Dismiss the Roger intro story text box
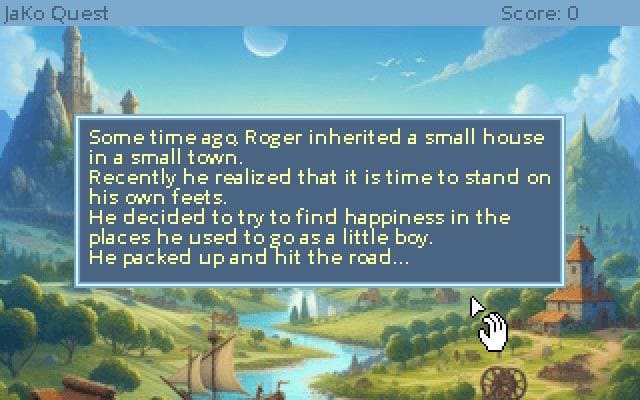This screenshot has width=640, height=400. click(320, 200)
